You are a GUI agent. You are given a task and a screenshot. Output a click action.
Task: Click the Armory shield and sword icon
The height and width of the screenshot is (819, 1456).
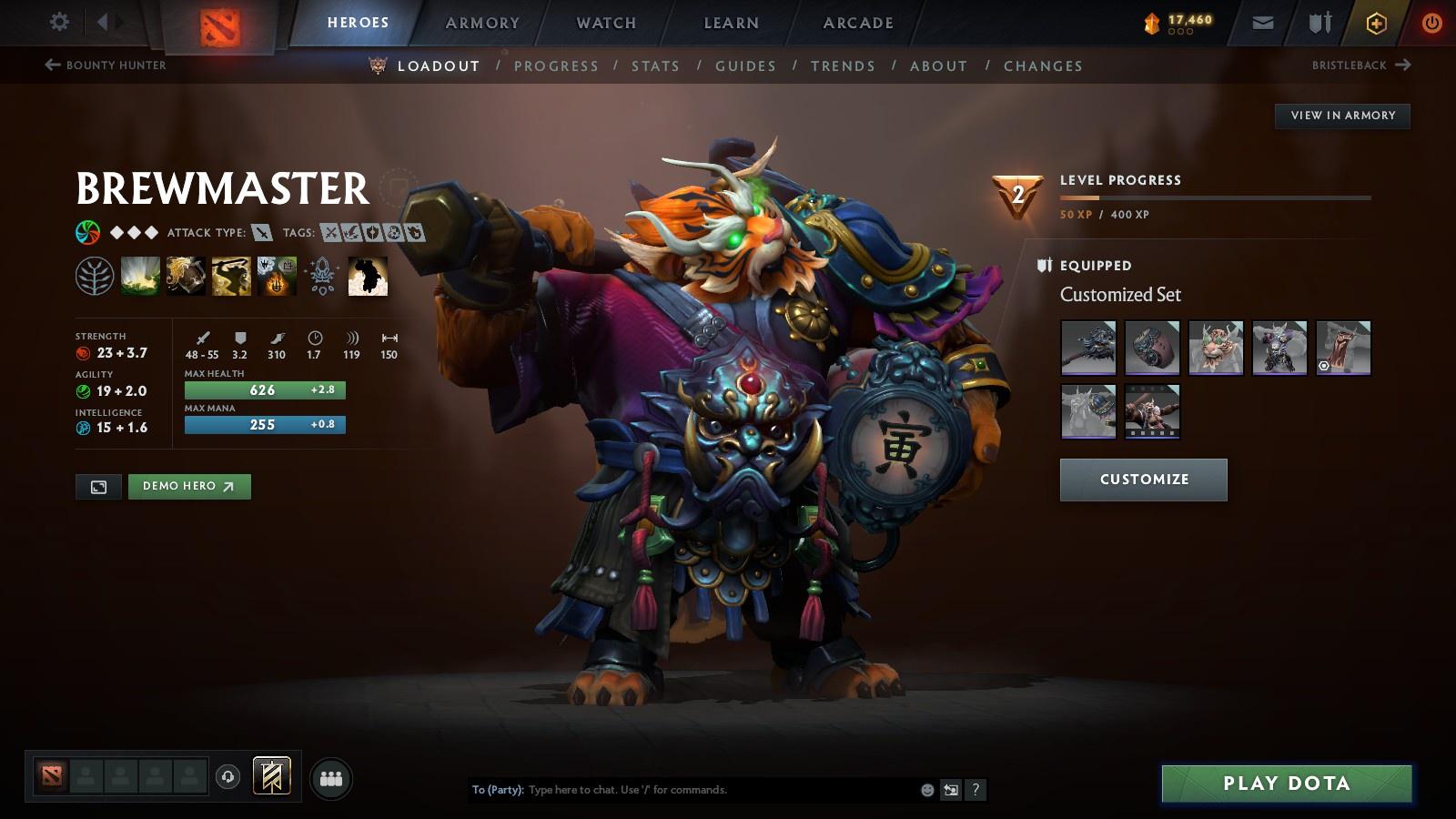1318,22
